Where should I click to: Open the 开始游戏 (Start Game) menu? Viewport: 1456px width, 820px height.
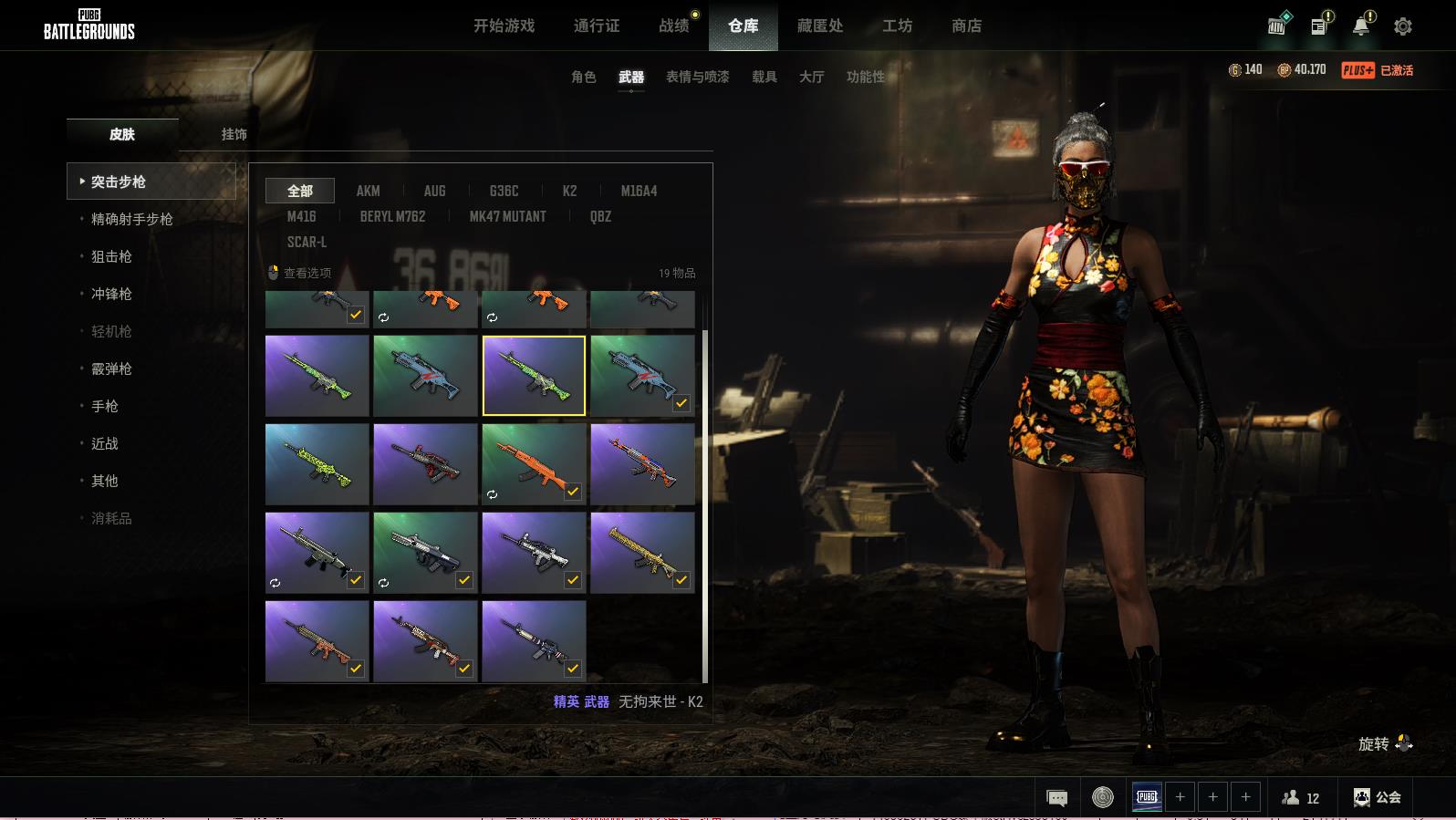(x=504, y=26)
